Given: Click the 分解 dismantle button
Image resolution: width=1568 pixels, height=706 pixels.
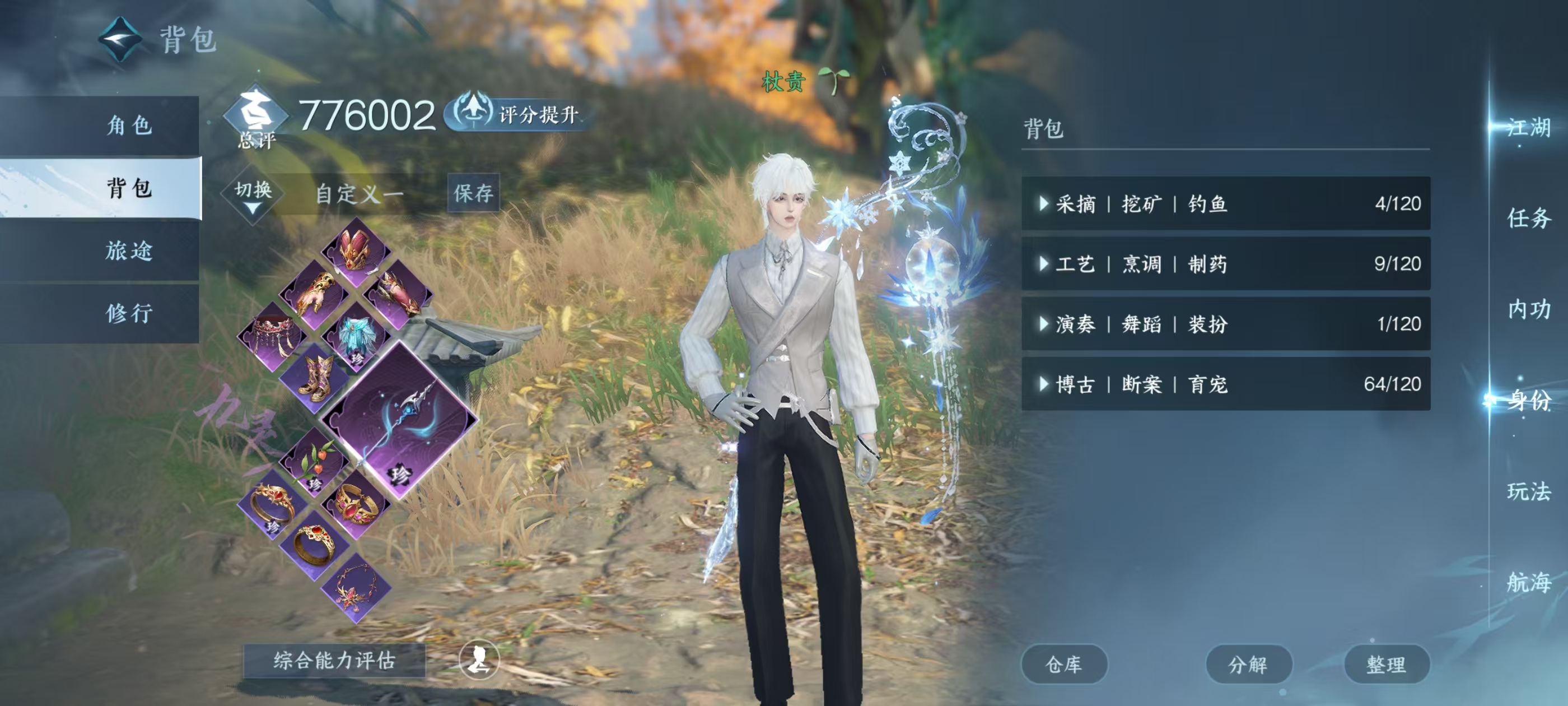Looking at the screenshot, I should 1248,665.
